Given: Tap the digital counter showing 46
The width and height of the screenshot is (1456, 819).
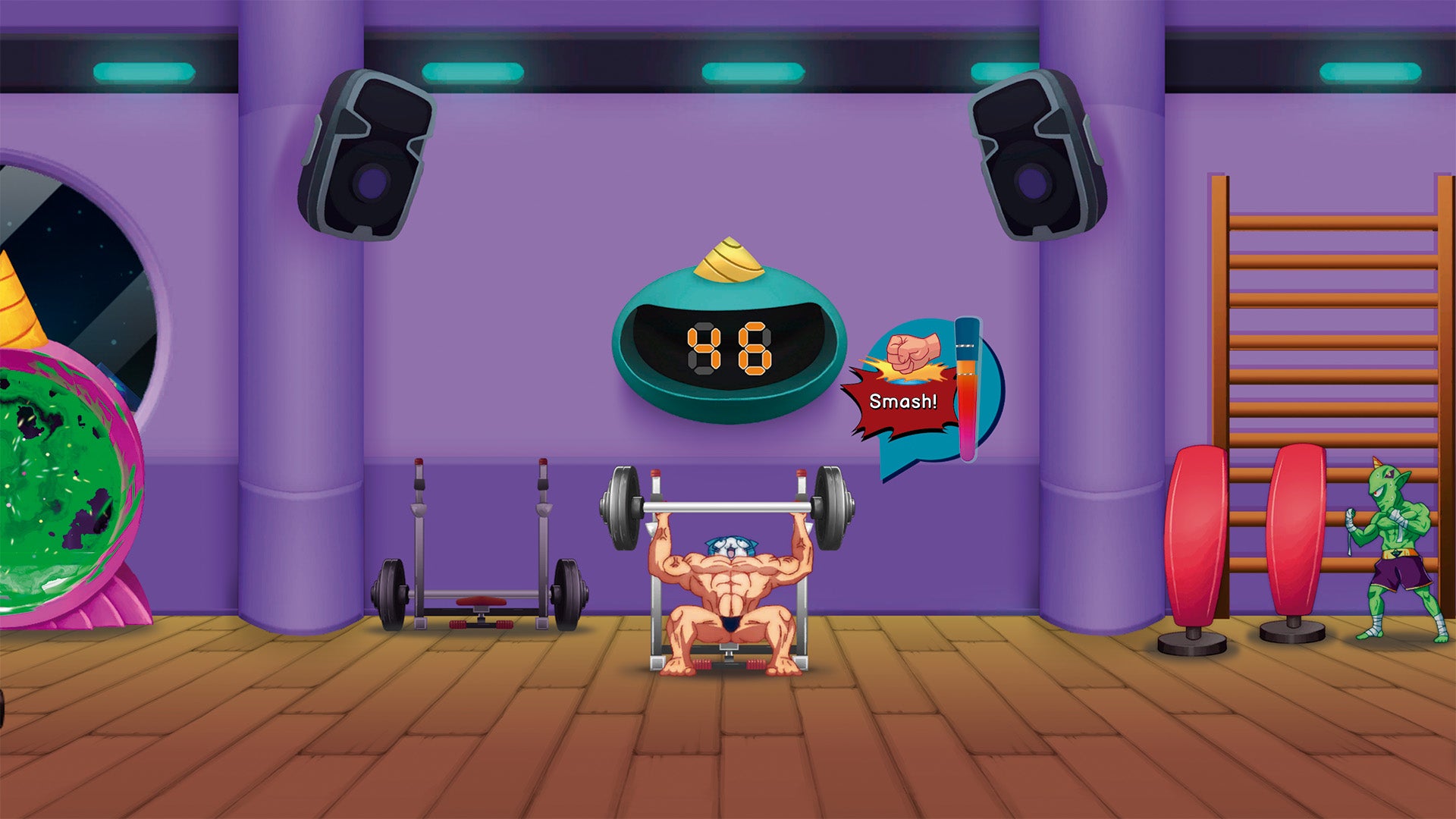Looking at the screenshot, I should (x=730, y=349).
